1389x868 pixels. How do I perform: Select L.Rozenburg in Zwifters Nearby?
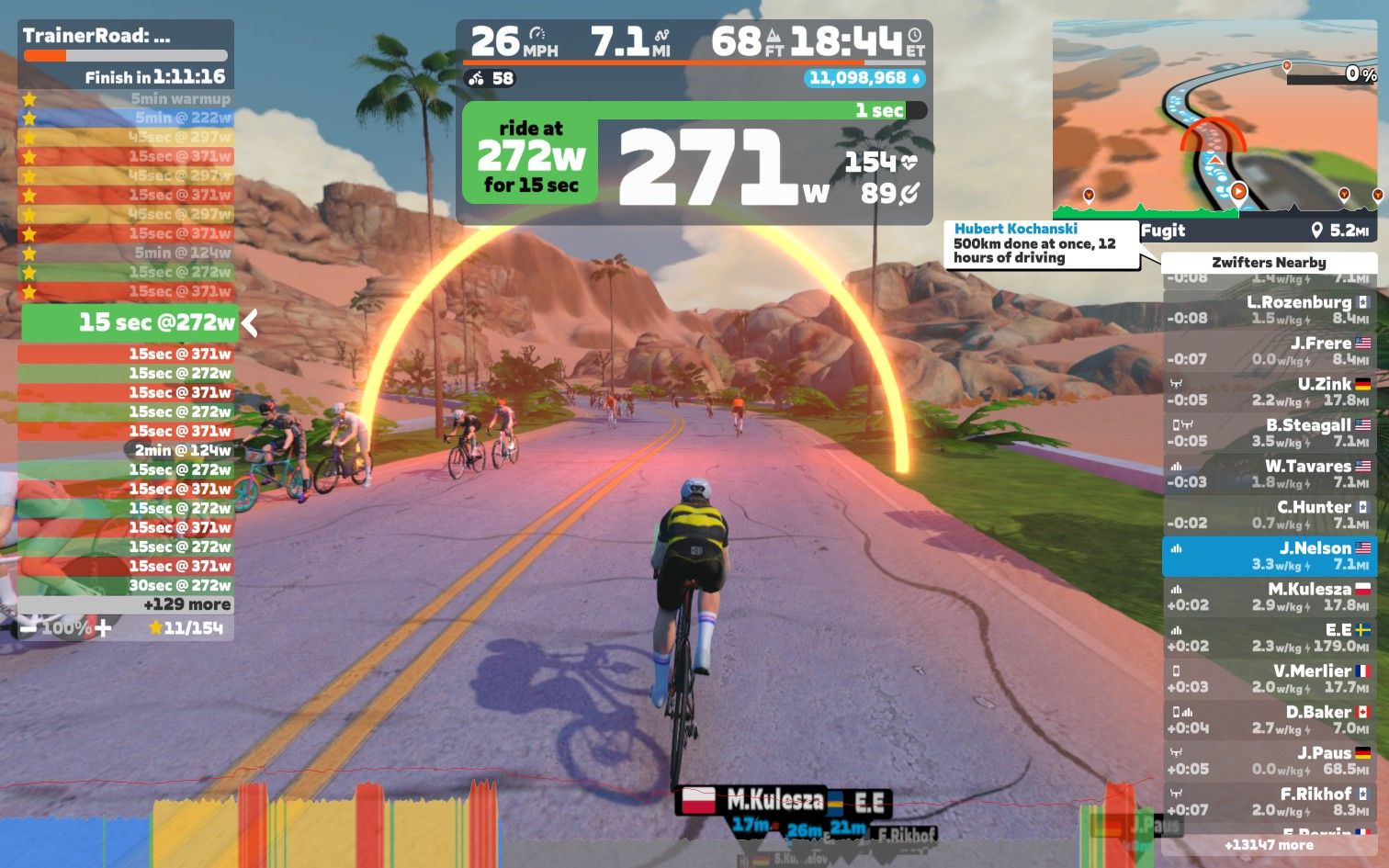[x=1269, y=310]
